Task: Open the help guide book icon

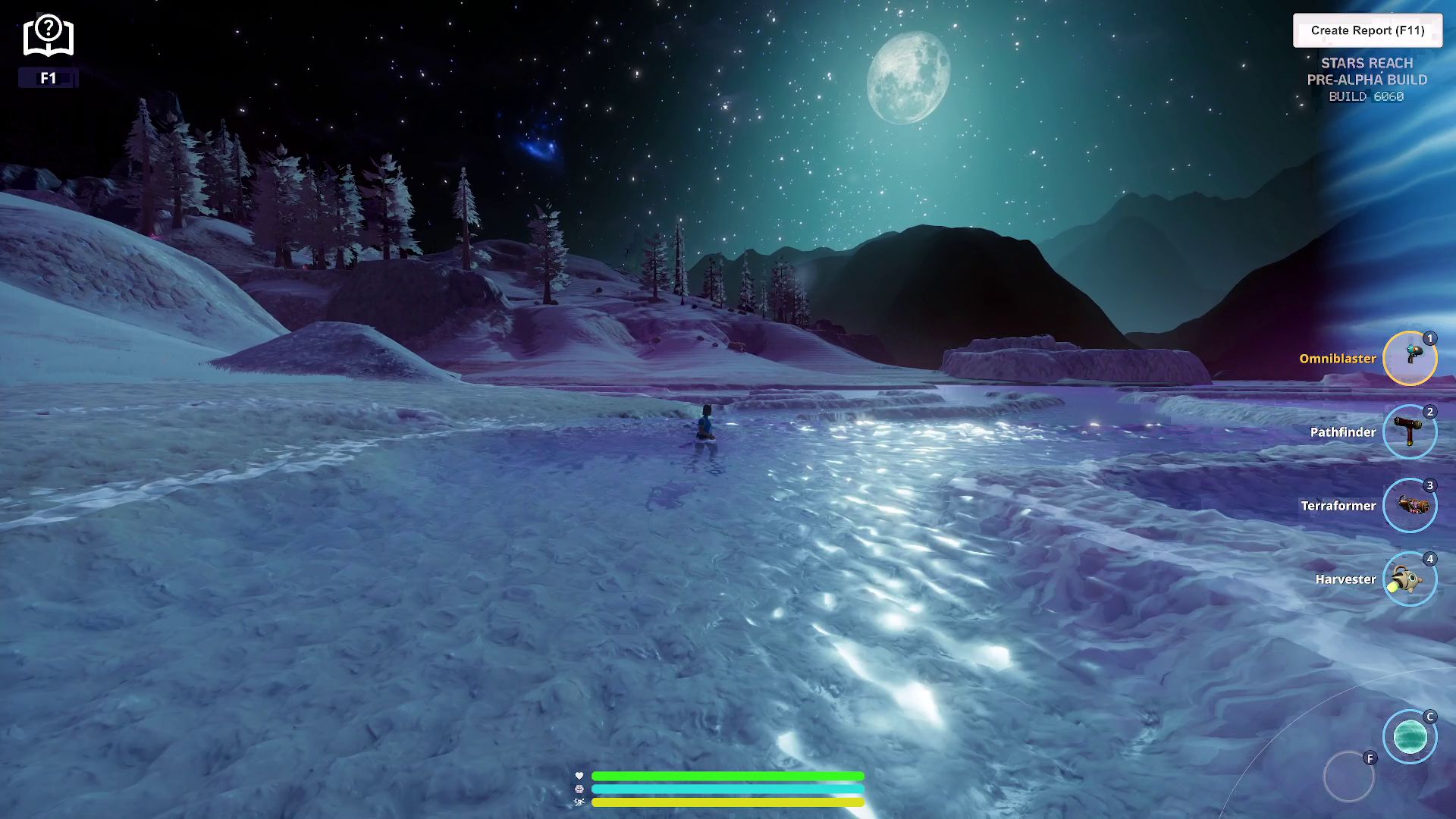Action: pos(48,36)
